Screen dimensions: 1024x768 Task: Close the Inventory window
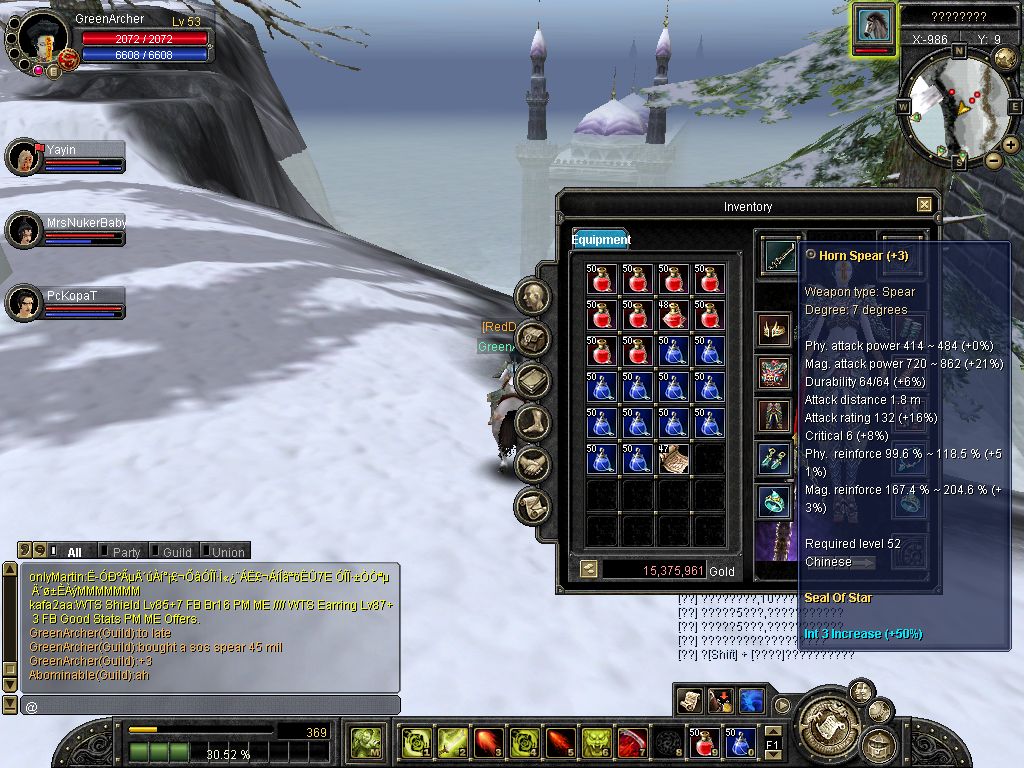924,205
